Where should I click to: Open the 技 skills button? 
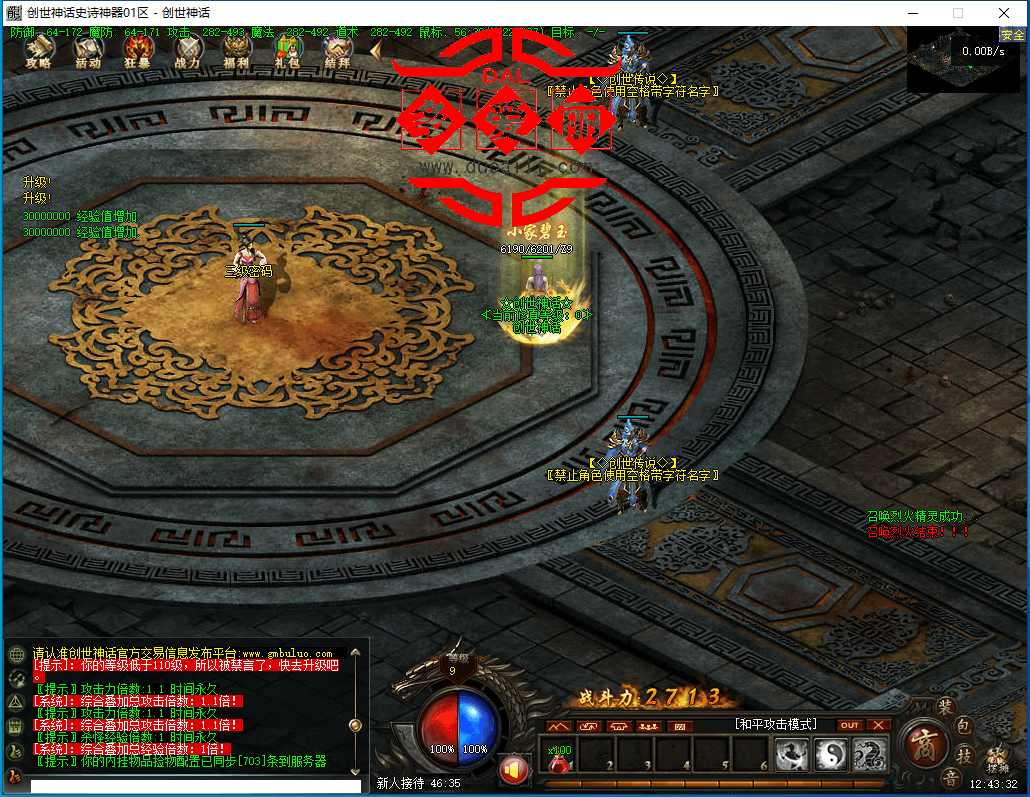pos(967,753)
